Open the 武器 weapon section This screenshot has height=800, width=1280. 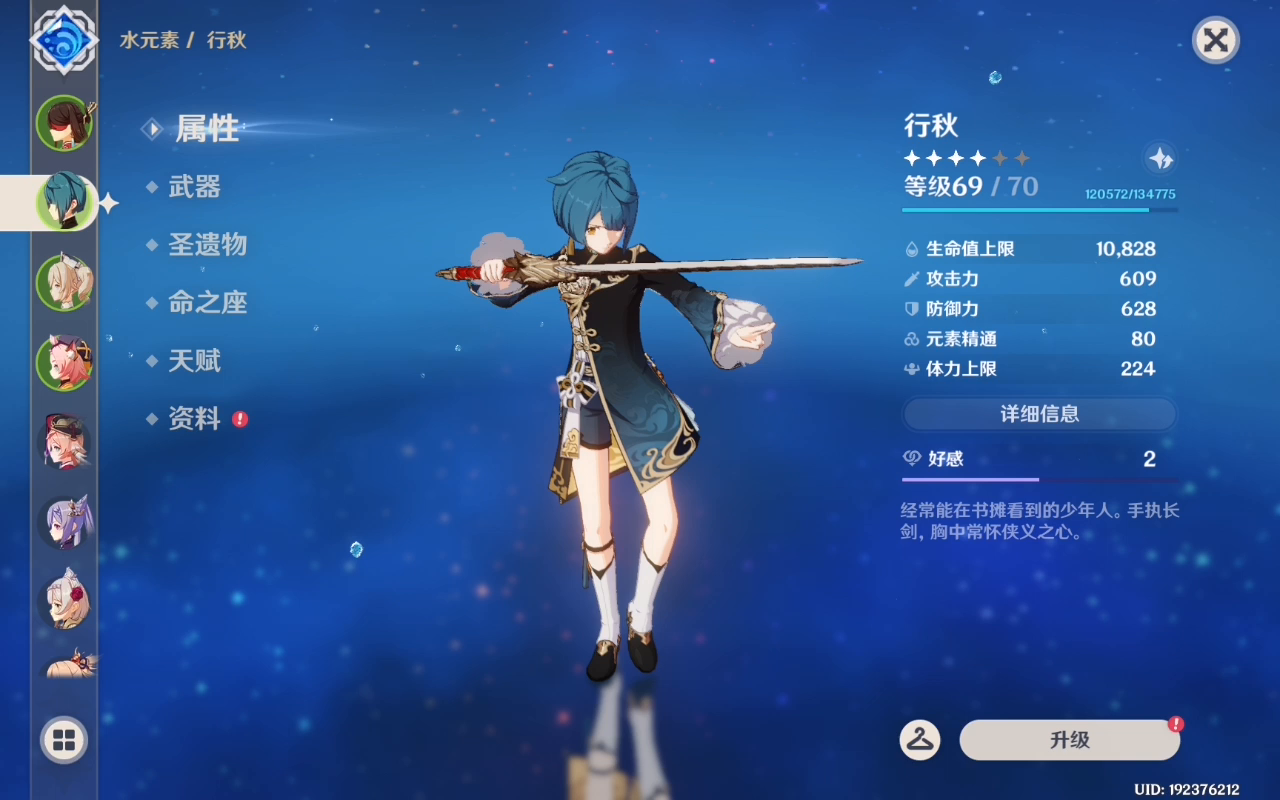[197, 188]
